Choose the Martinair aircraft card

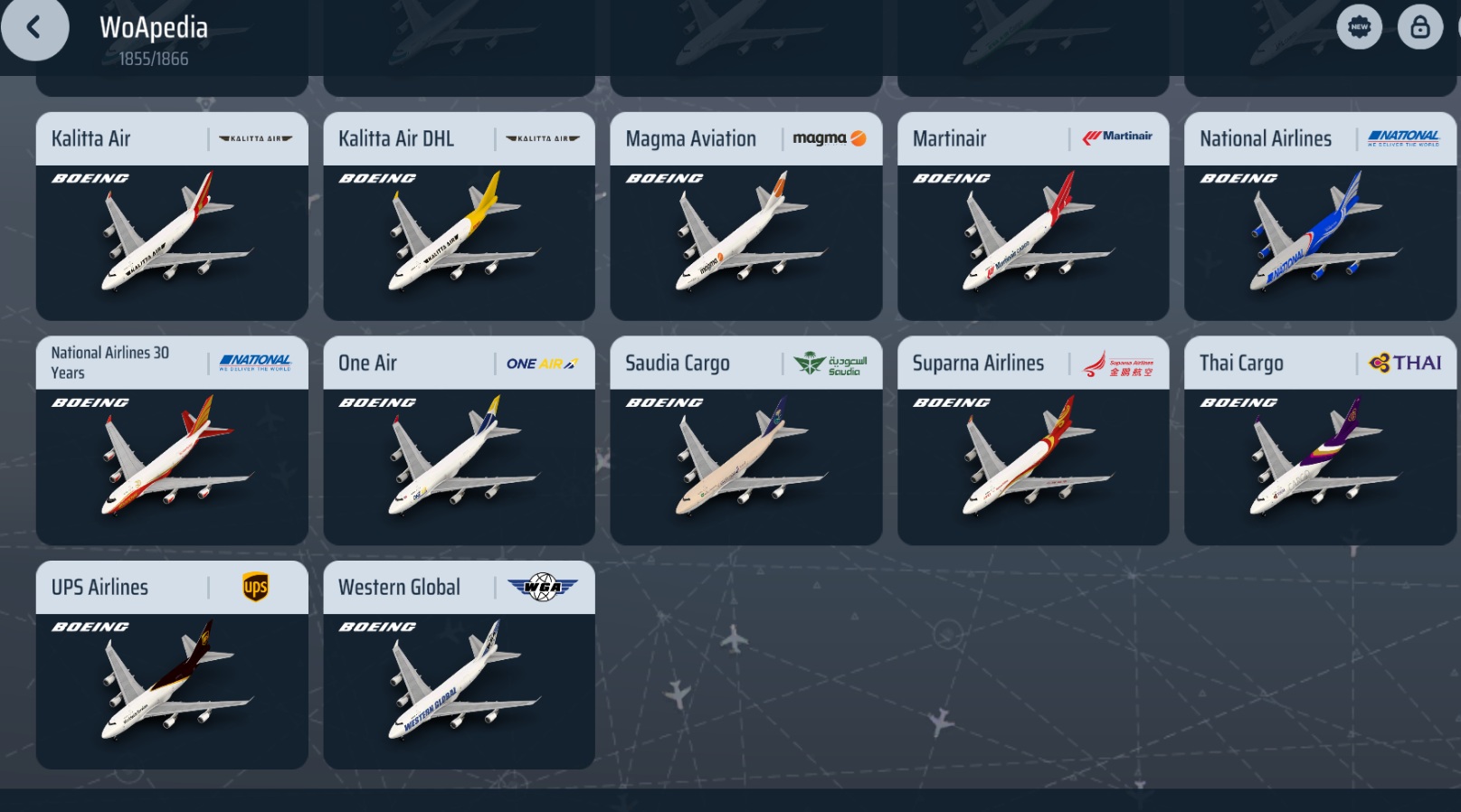tap(1032, 217)
